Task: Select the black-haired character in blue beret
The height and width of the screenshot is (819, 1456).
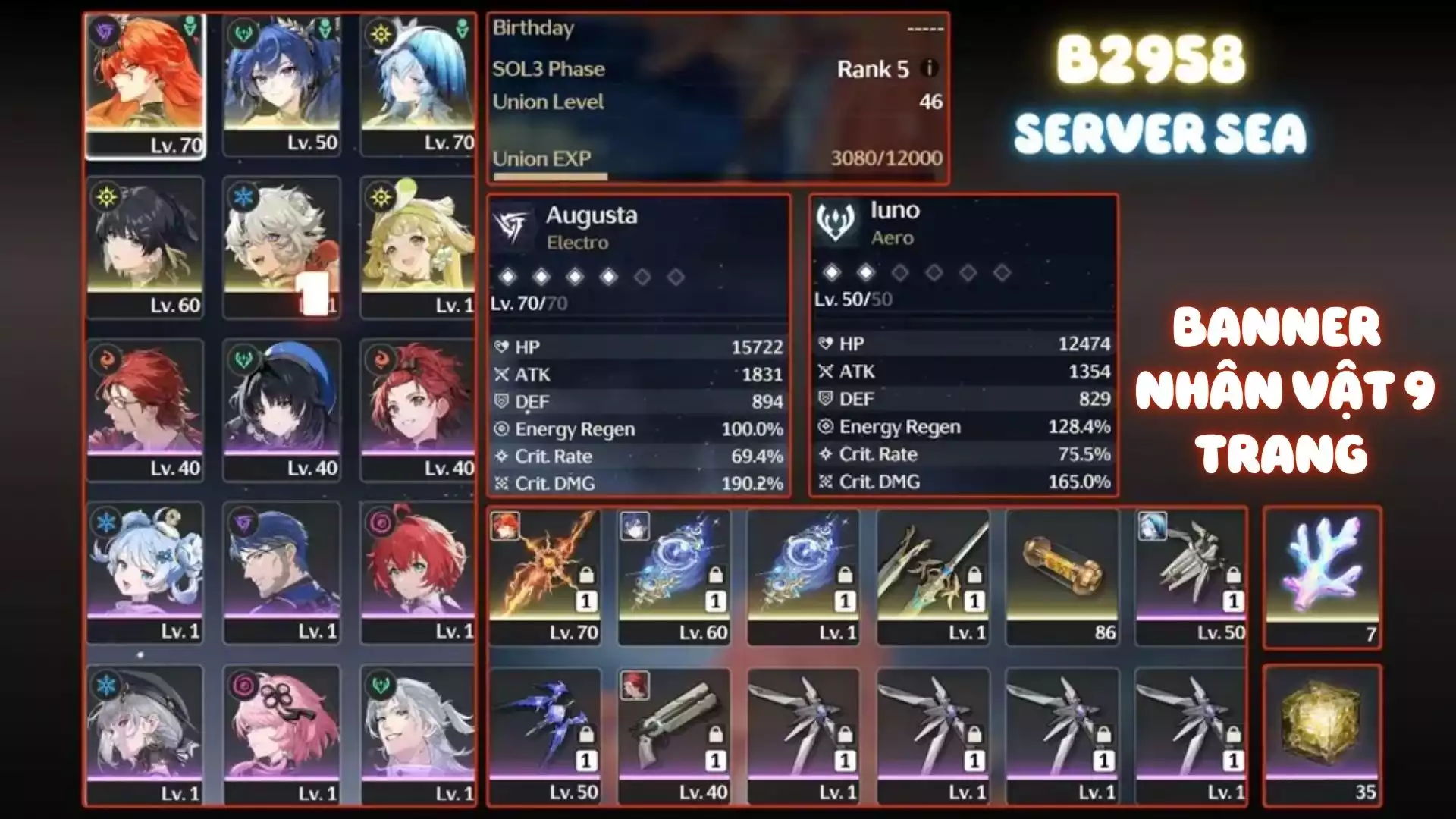Action: 282,410
